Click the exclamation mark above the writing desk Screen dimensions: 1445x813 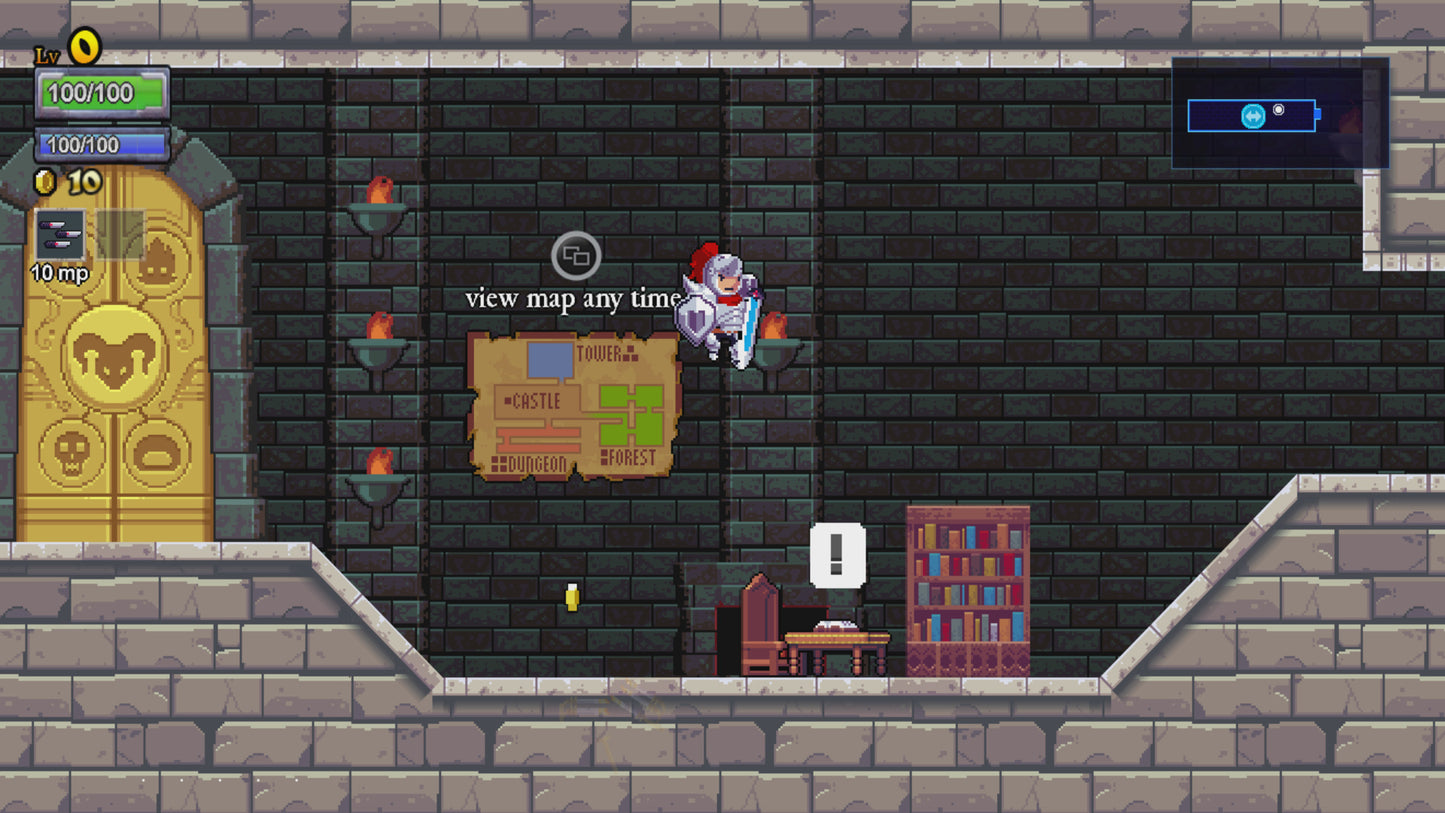835,552
